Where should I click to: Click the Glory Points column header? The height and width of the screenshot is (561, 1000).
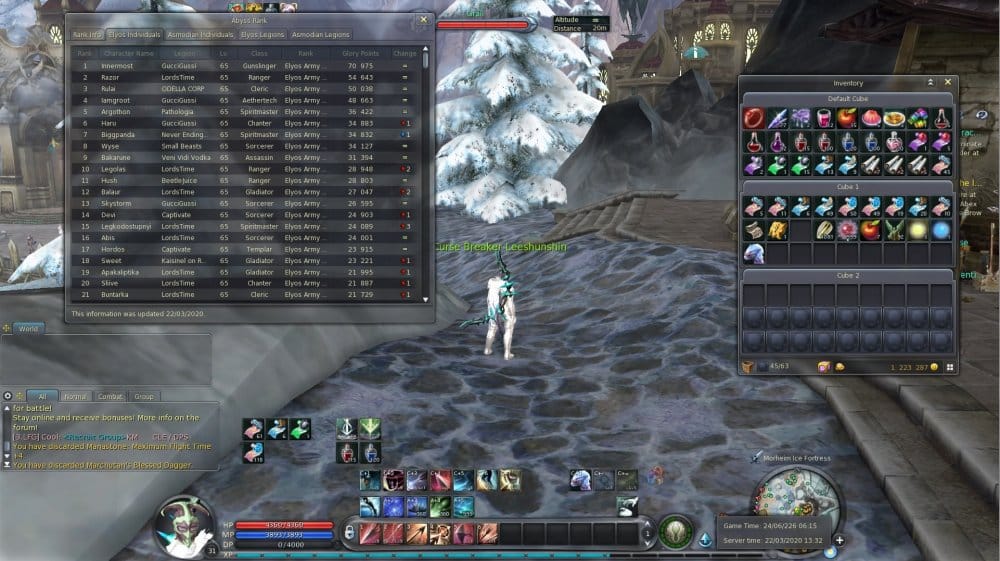pyautogui.click(x=360, y=53)
